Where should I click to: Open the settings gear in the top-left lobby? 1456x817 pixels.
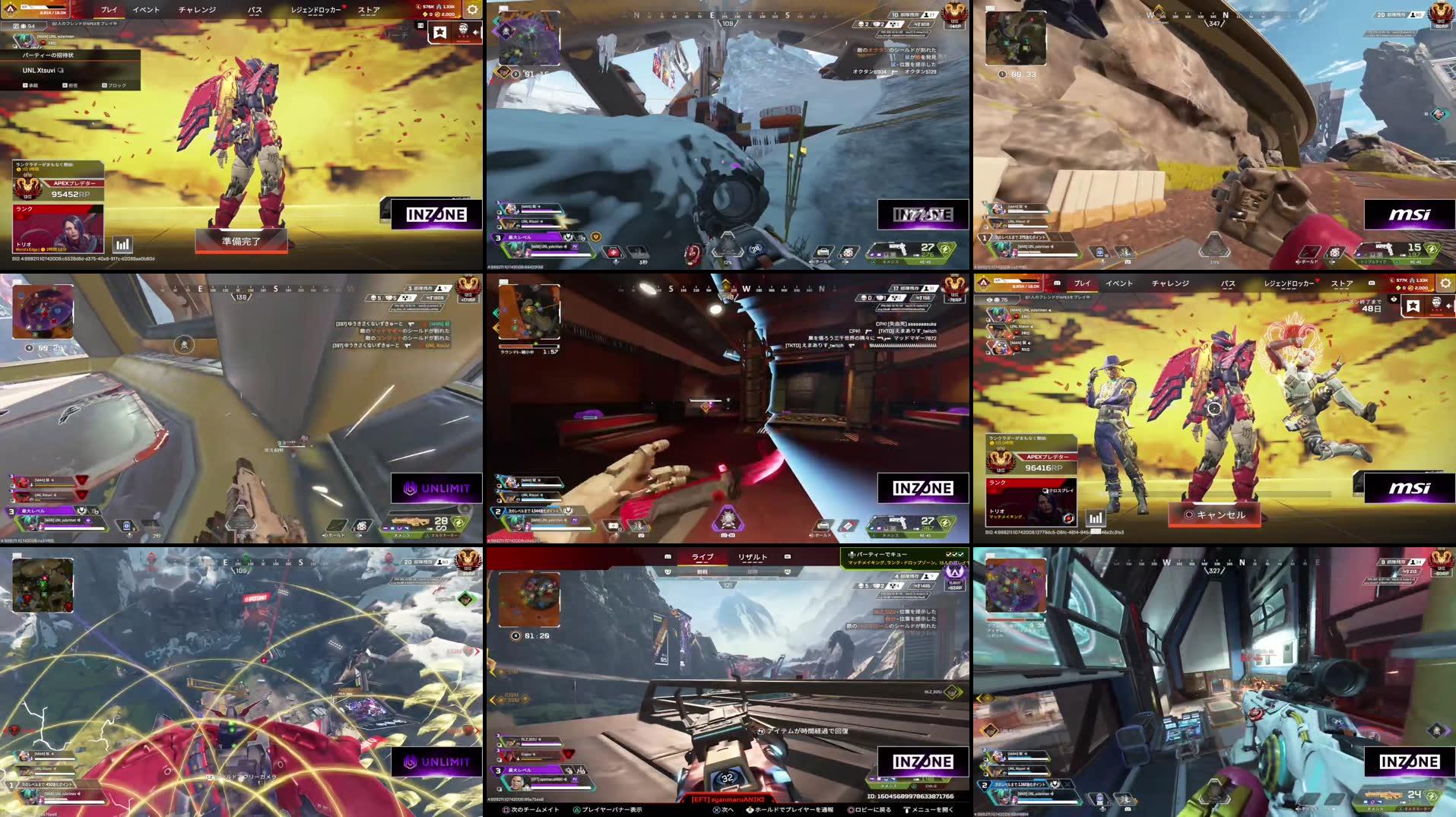[x=471, y=9]
